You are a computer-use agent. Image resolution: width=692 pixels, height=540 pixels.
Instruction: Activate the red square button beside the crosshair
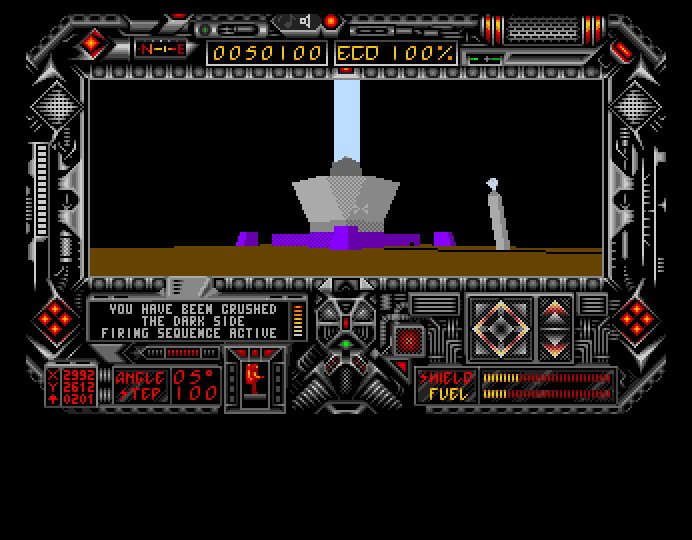tap(408, 341)
